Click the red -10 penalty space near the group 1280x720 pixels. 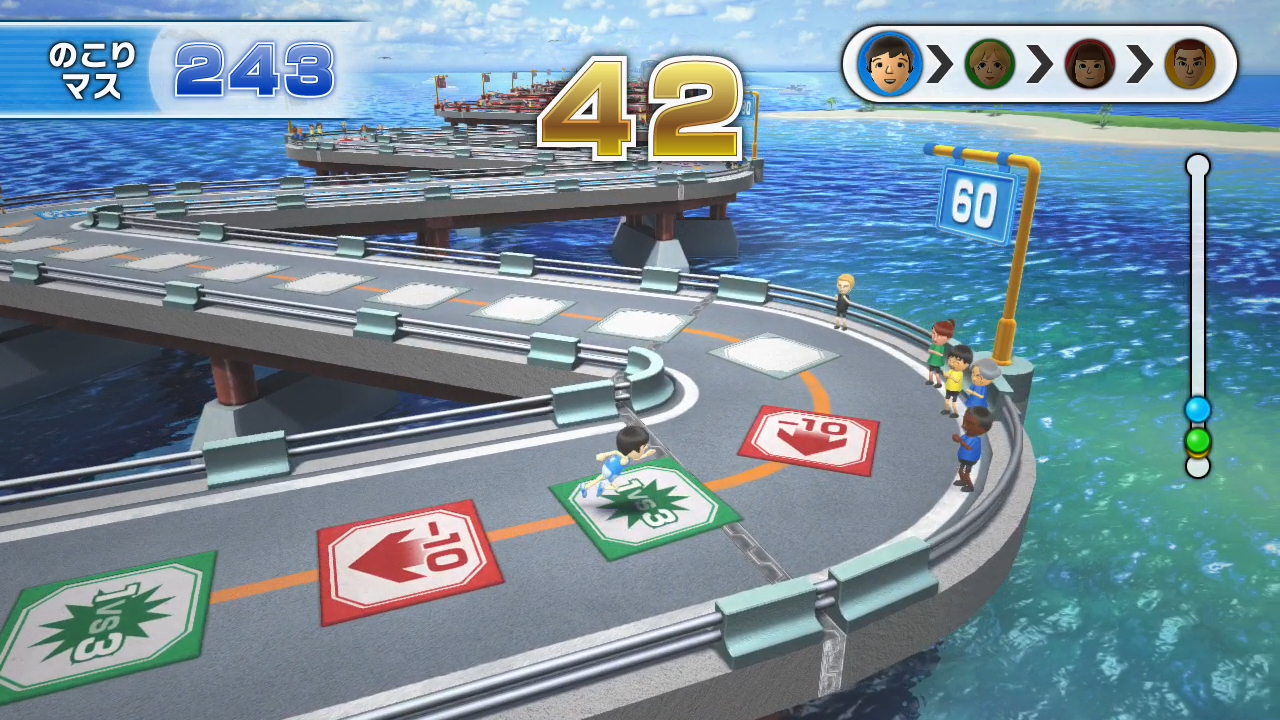tap(806, 438)
